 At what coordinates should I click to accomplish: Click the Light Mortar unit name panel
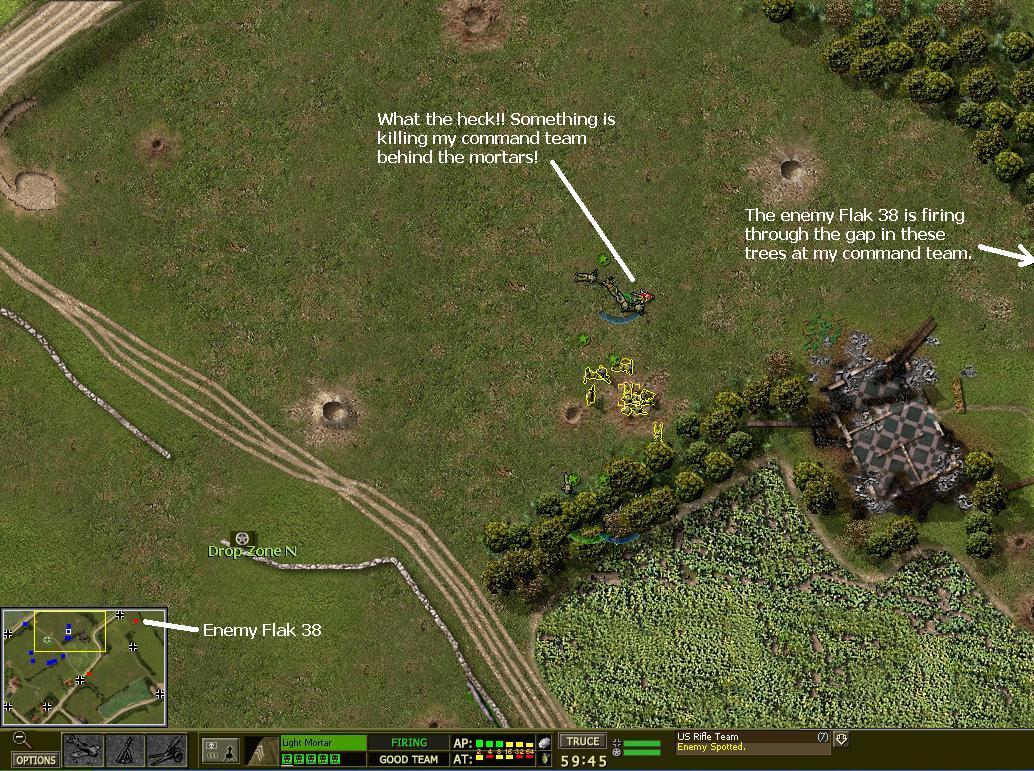[323, 743]
